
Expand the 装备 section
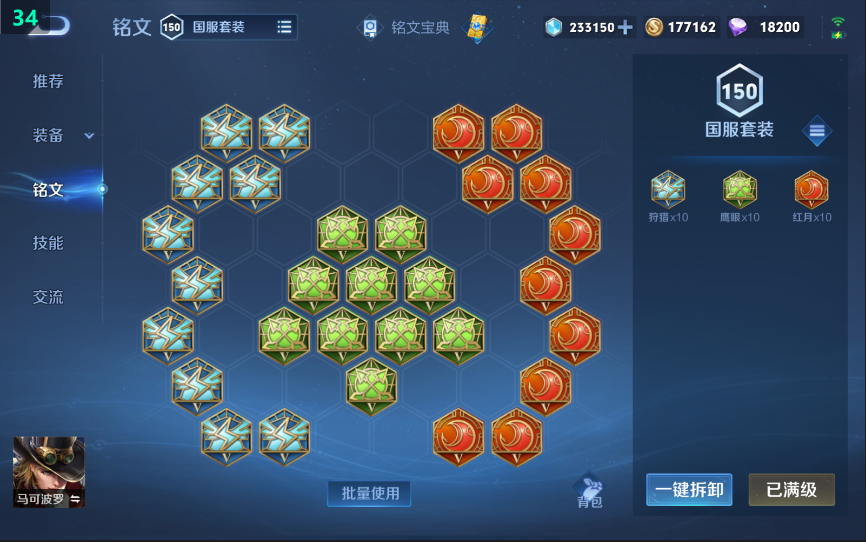62,135
